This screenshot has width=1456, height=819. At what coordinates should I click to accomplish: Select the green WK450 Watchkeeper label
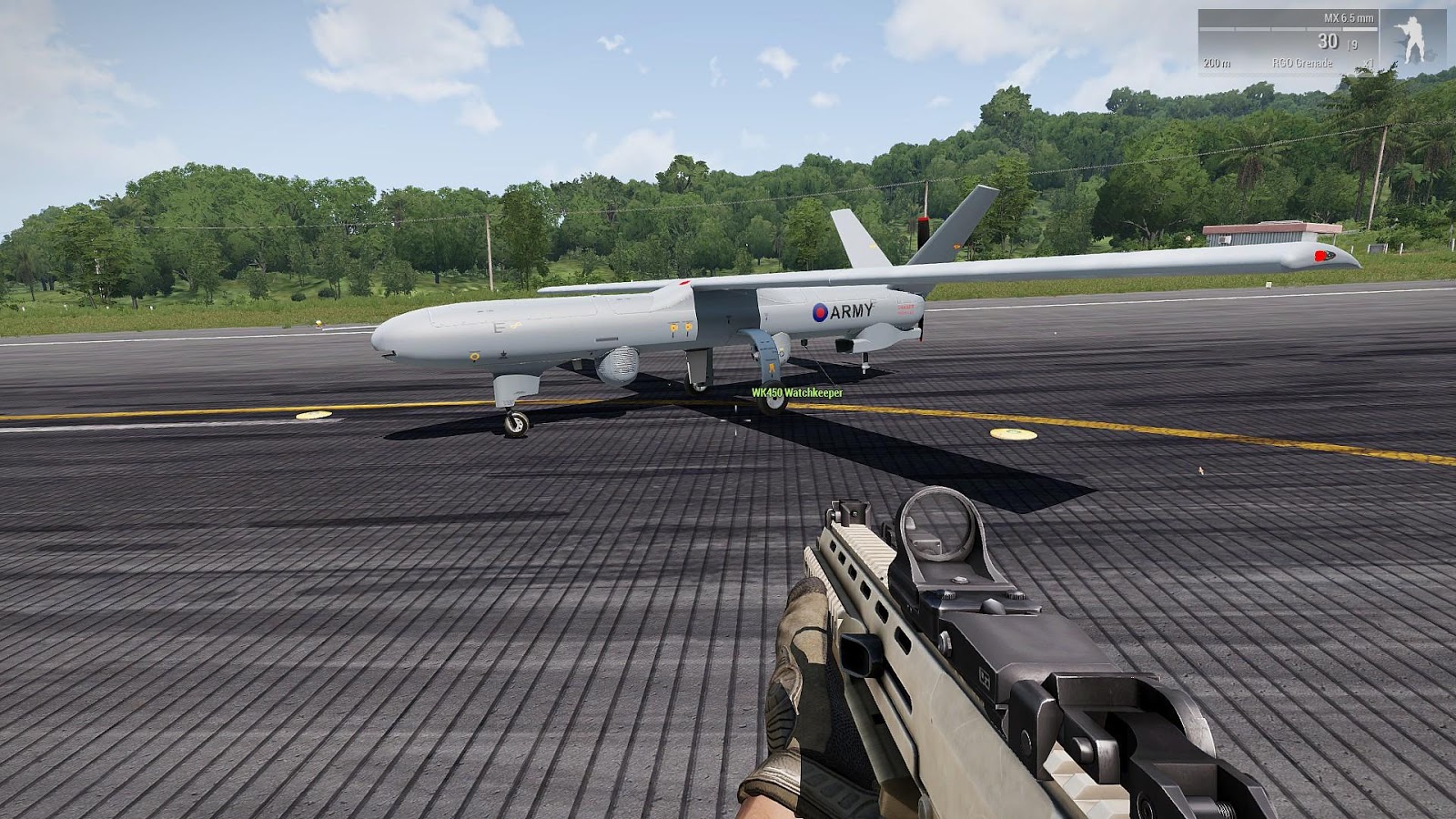point(797,393)
